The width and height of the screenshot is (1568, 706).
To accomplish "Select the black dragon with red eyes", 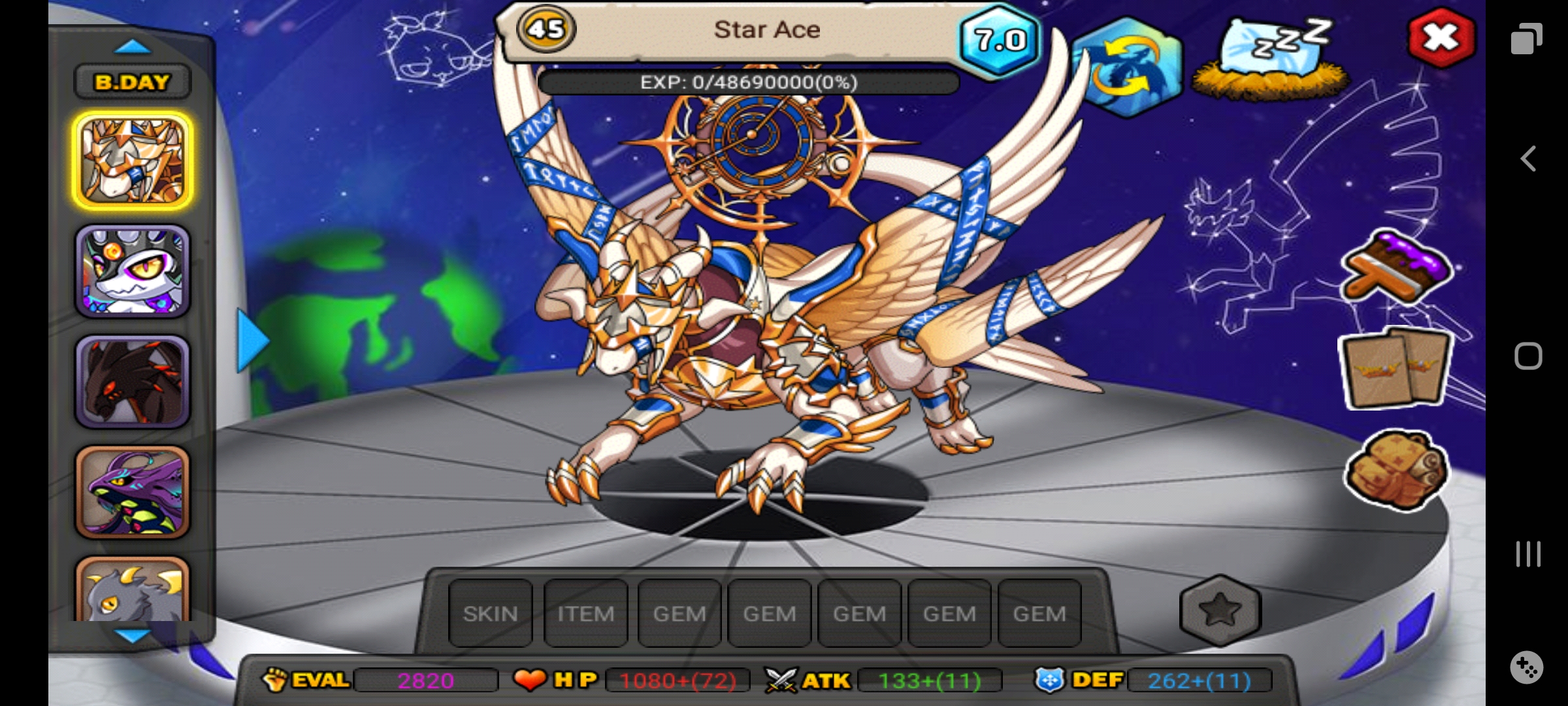I will (133, 382).
